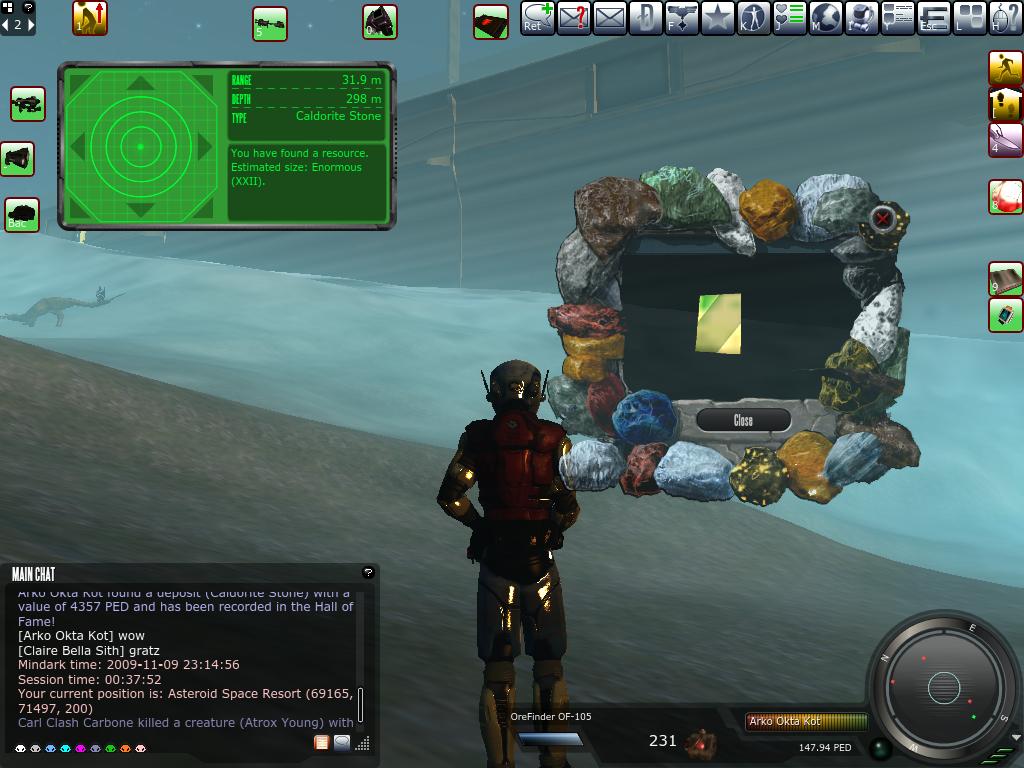The image size is (1024, 768).
Task: Open the mail envelope icon
Action: point(609,18)
